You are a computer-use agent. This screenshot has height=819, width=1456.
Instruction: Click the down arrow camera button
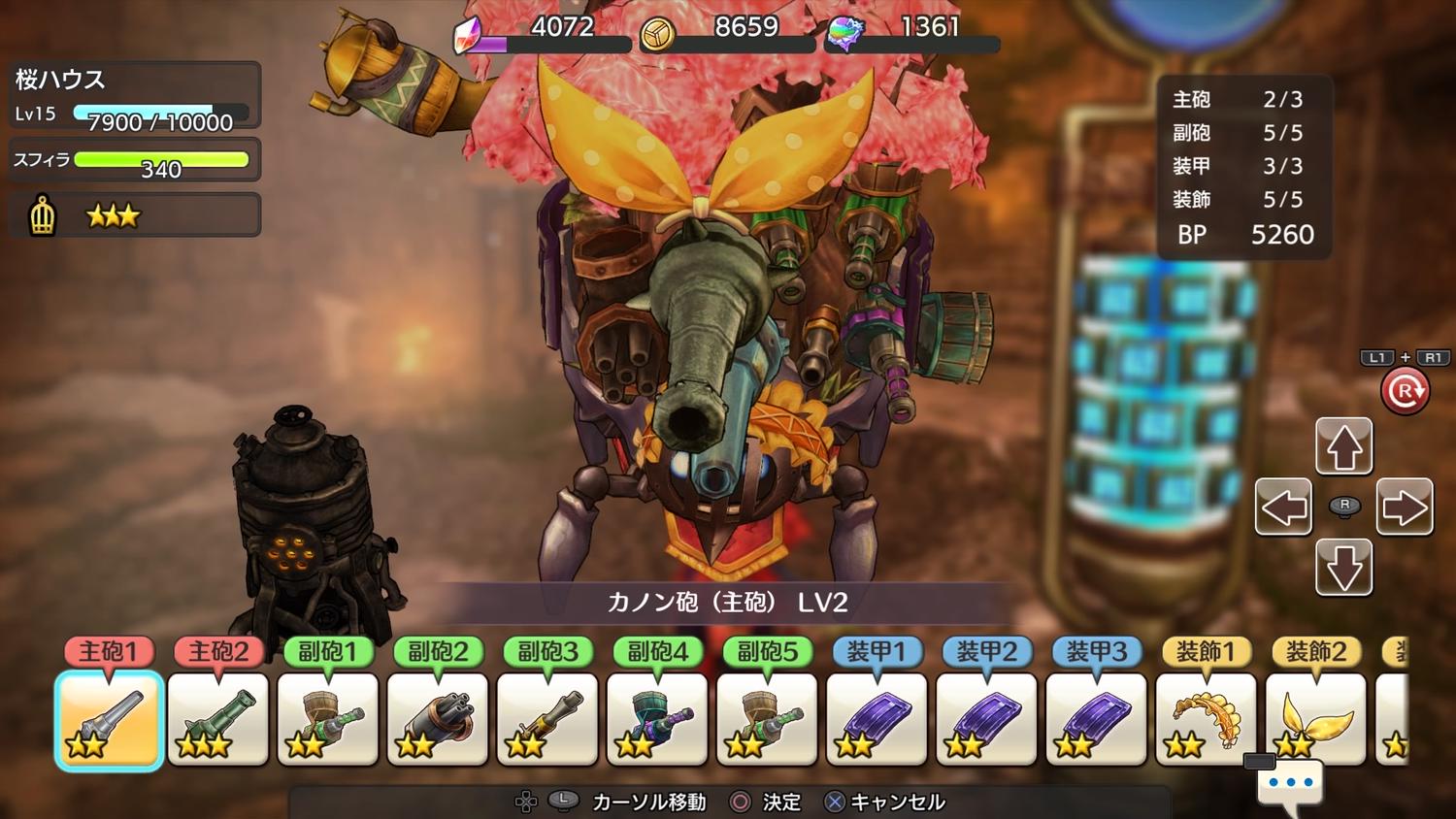pyautogui.click(x=1344, y=568)
